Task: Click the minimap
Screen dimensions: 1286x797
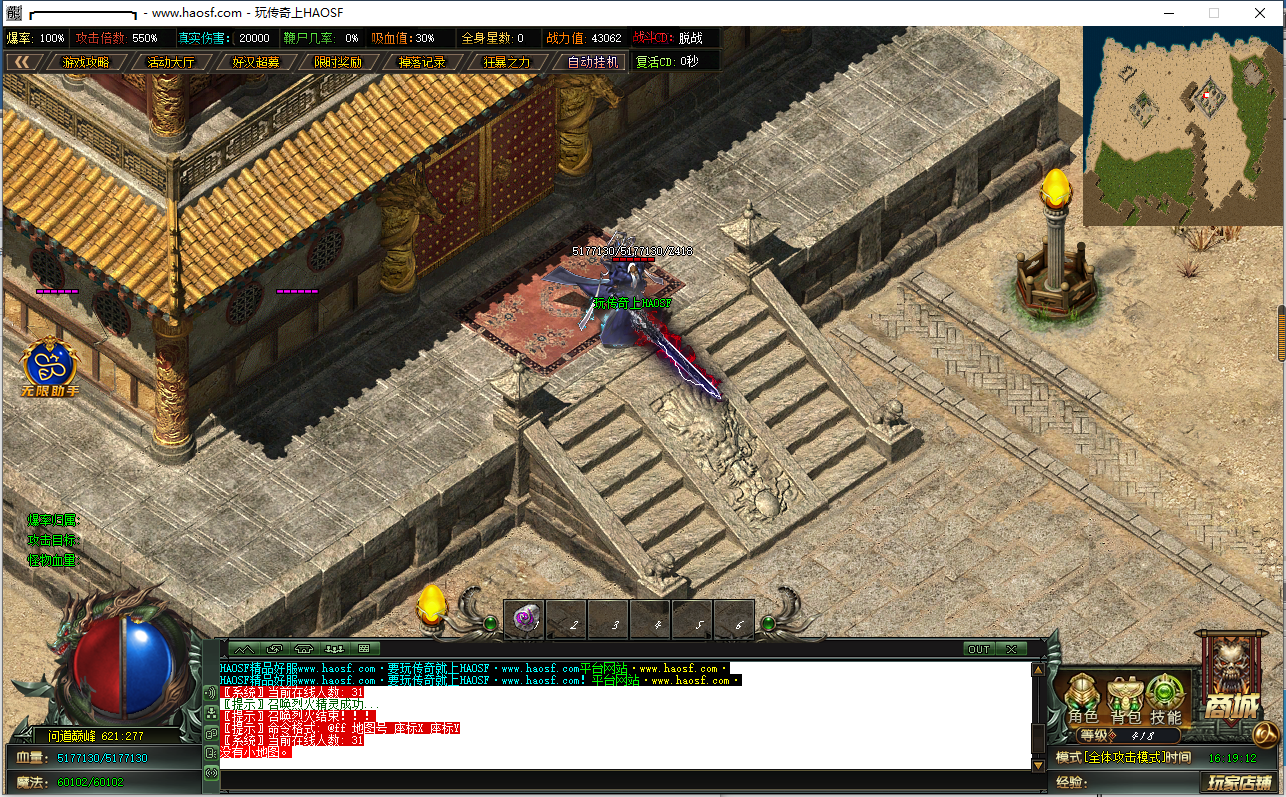Action: [x=1183, y=127]
